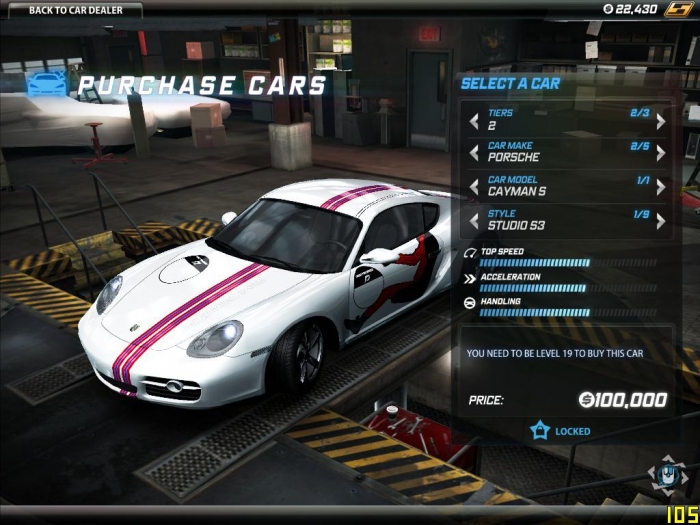Screen dimensions: 700x525
Task: Show the next style after Studio S3
Action: 660,220
